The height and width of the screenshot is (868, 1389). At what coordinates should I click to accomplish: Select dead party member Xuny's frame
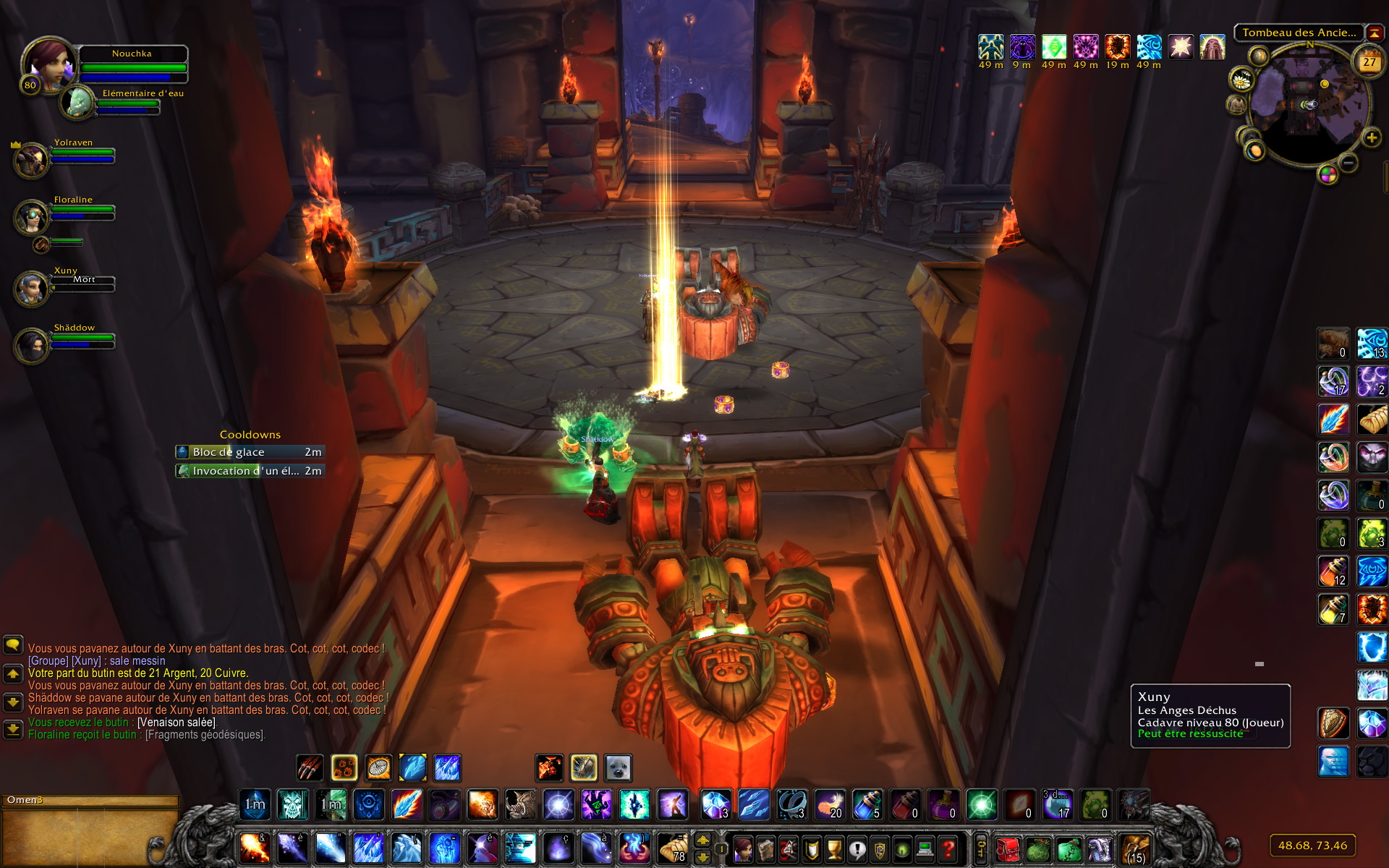click(x=31, y=288)
